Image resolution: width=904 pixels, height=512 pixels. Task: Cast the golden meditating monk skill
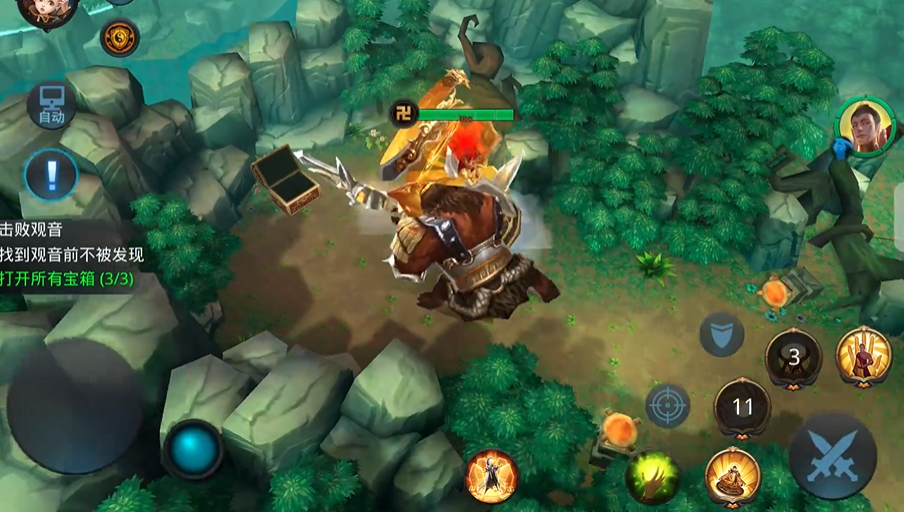point(733,476)
